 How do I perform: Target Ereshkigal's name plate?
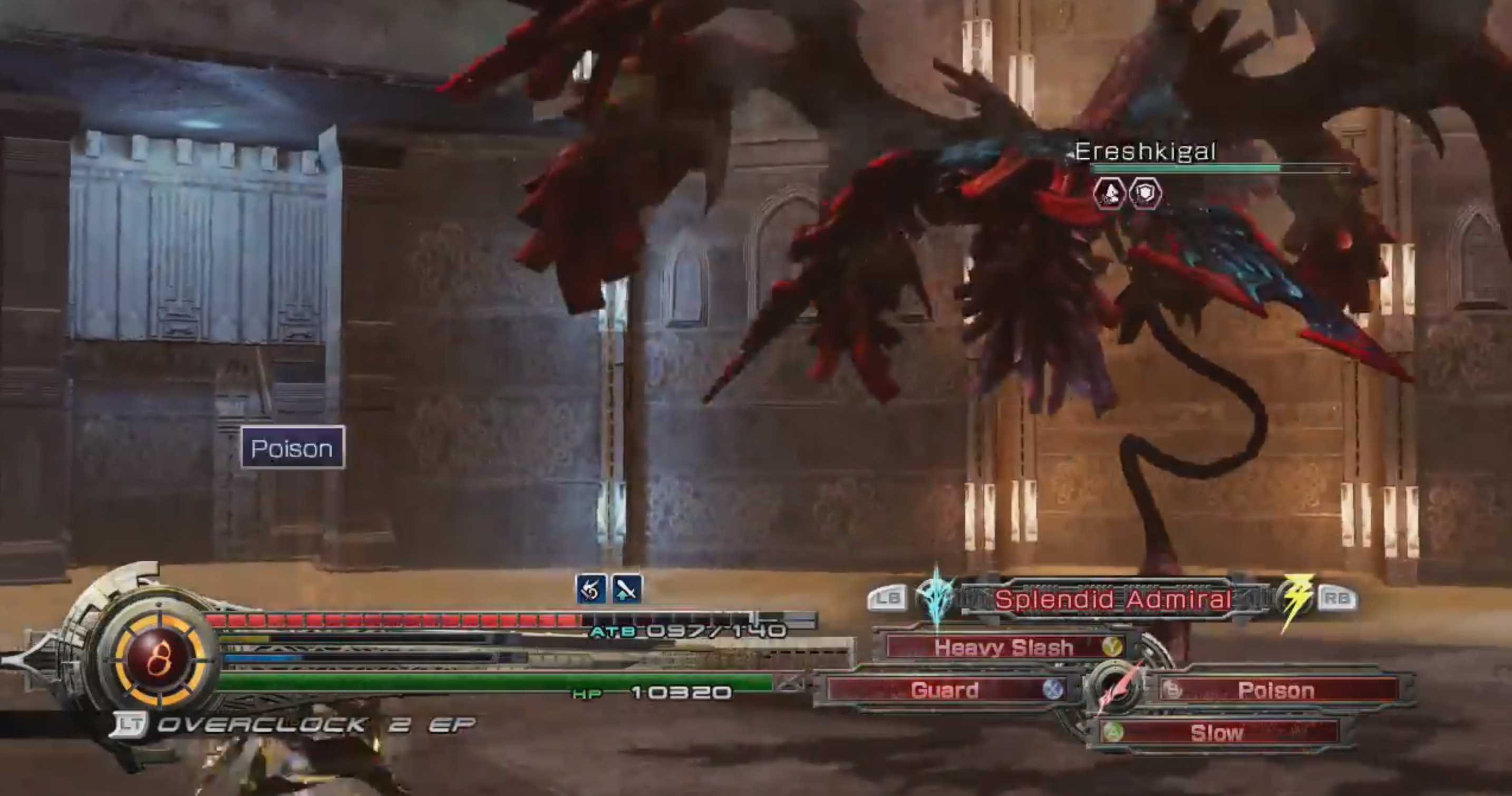(x=1145, y=152)
